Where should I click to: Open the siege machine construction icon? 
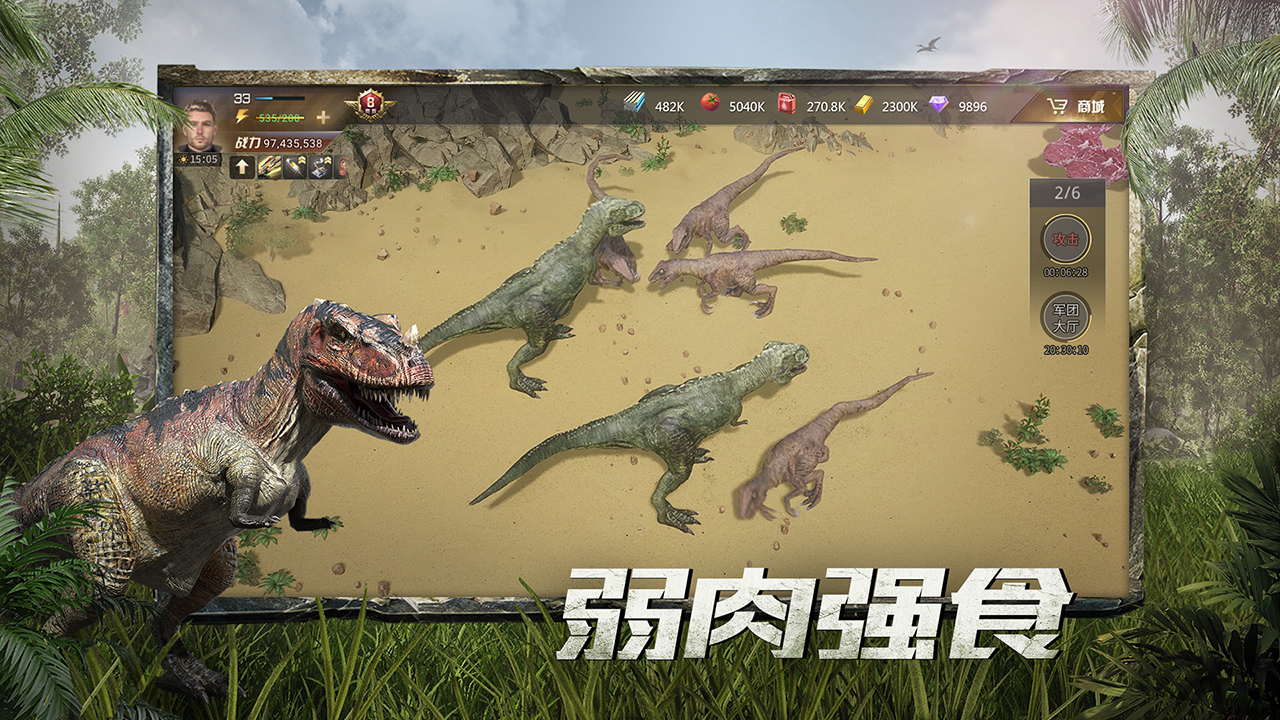coord(320,168)
